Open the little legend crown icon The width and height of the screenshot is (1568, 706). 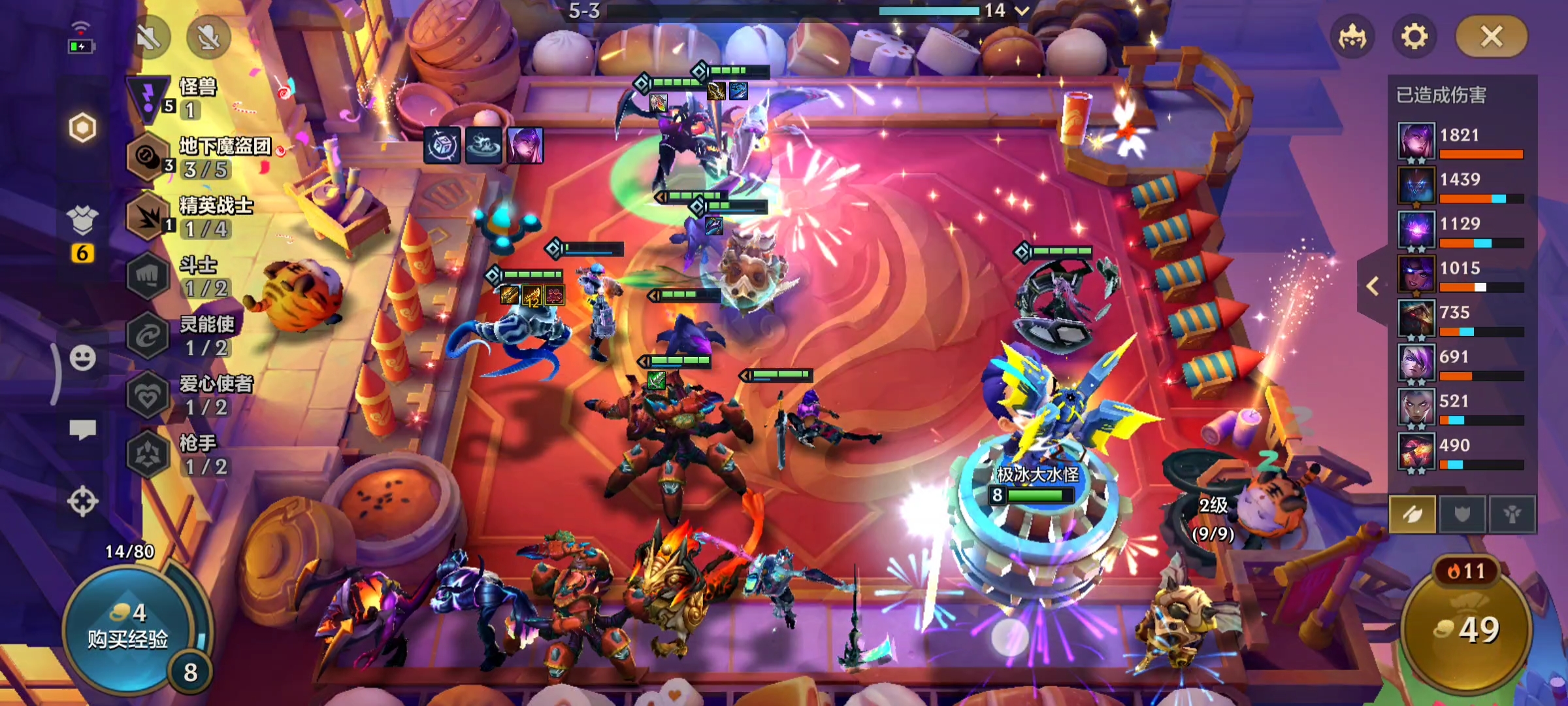point(1352,37)
